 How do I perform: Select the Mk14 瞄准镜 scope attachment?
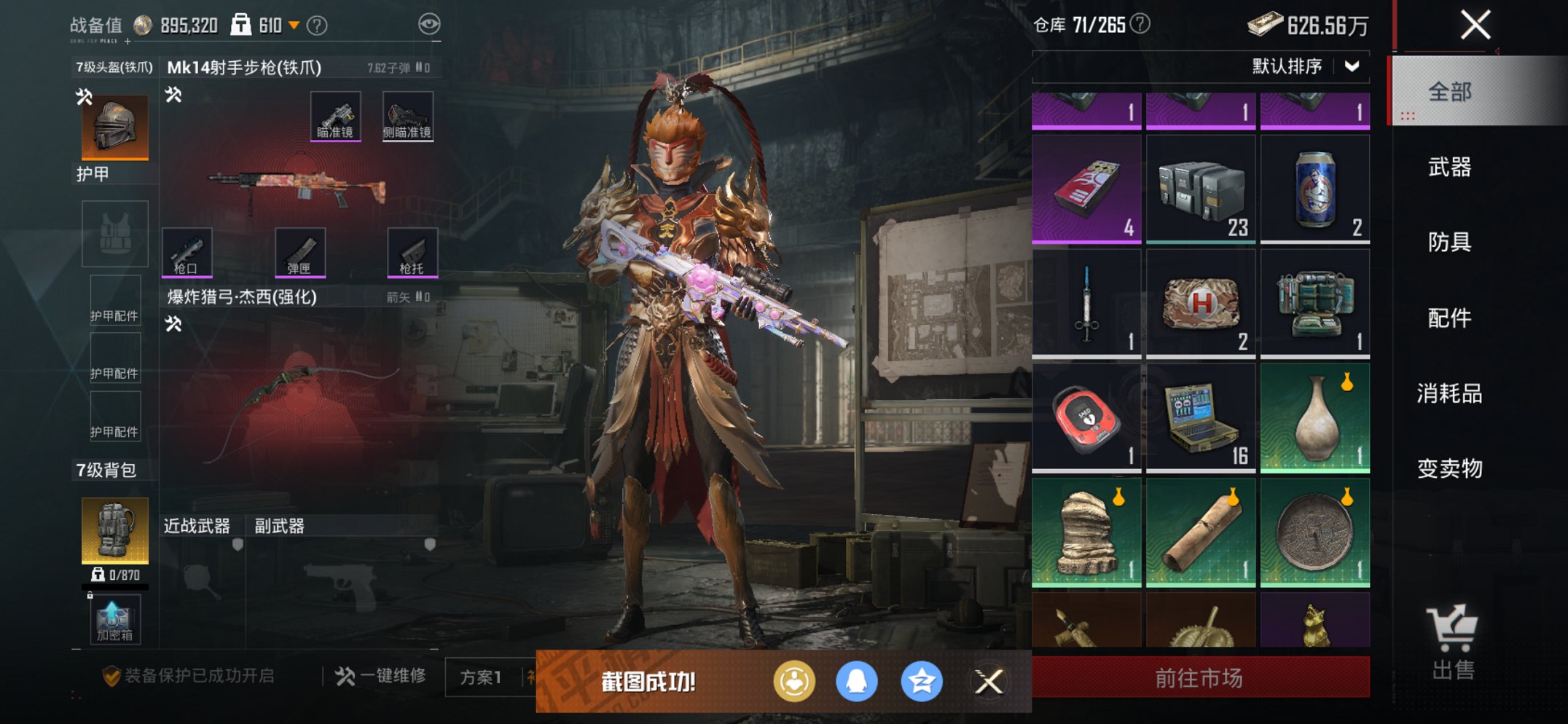pyautogui.click(x=335, y=116)
